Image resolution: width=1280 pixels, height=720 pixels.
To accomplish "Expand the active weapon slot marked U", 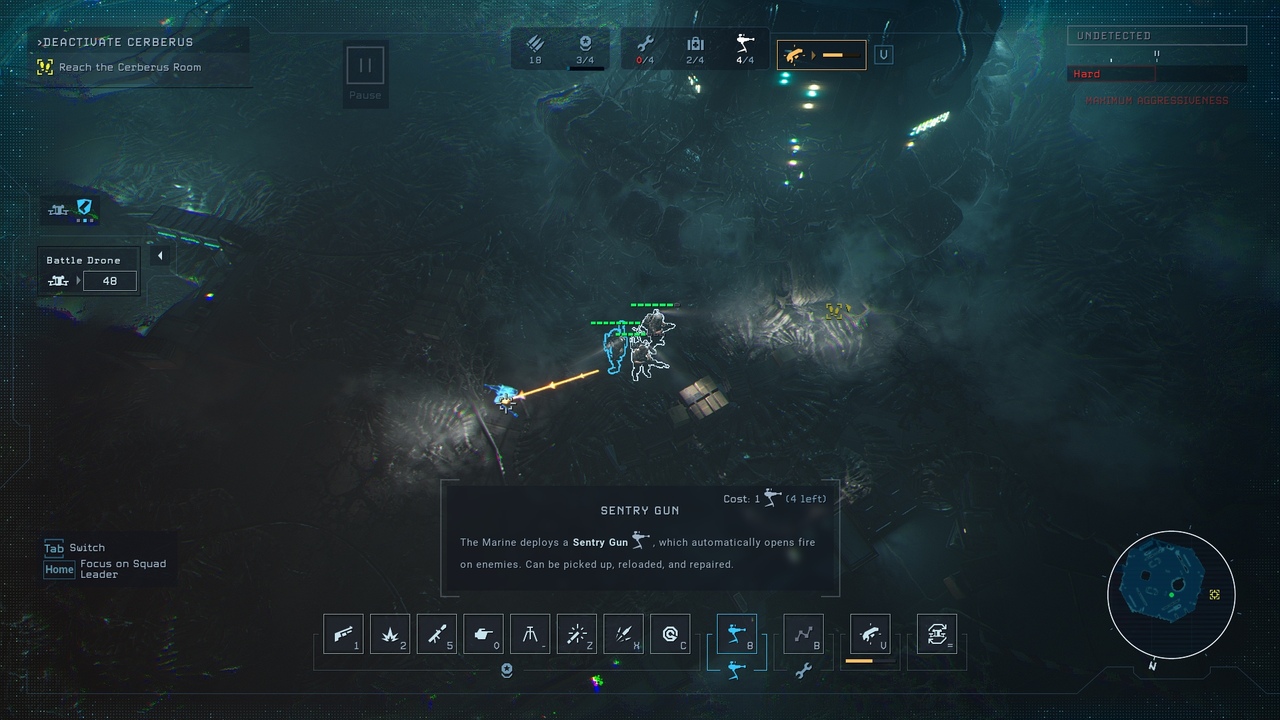I will [883, 54].
